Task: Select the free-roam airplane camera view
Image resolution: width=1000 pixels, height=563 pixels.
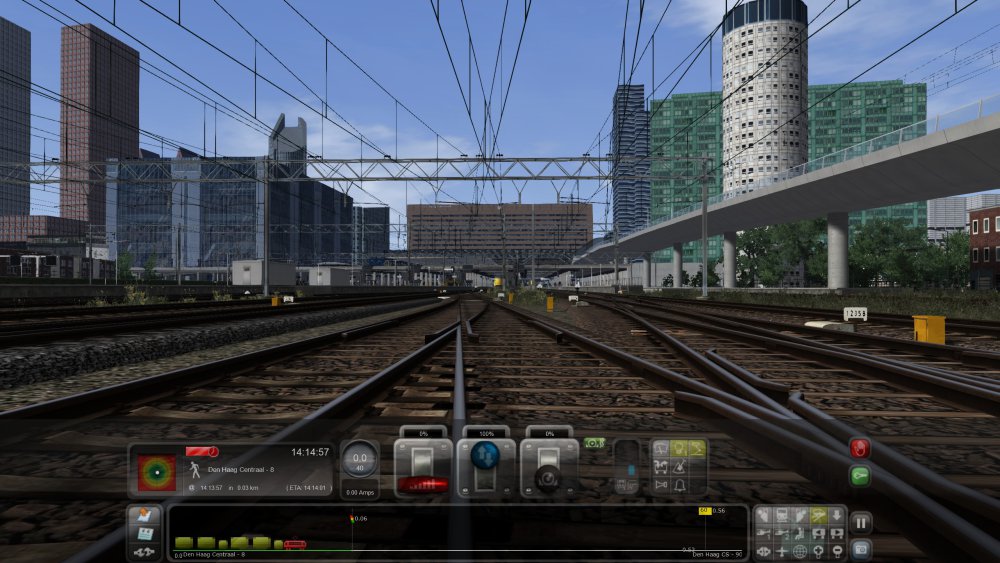Action: coord(782,551)
